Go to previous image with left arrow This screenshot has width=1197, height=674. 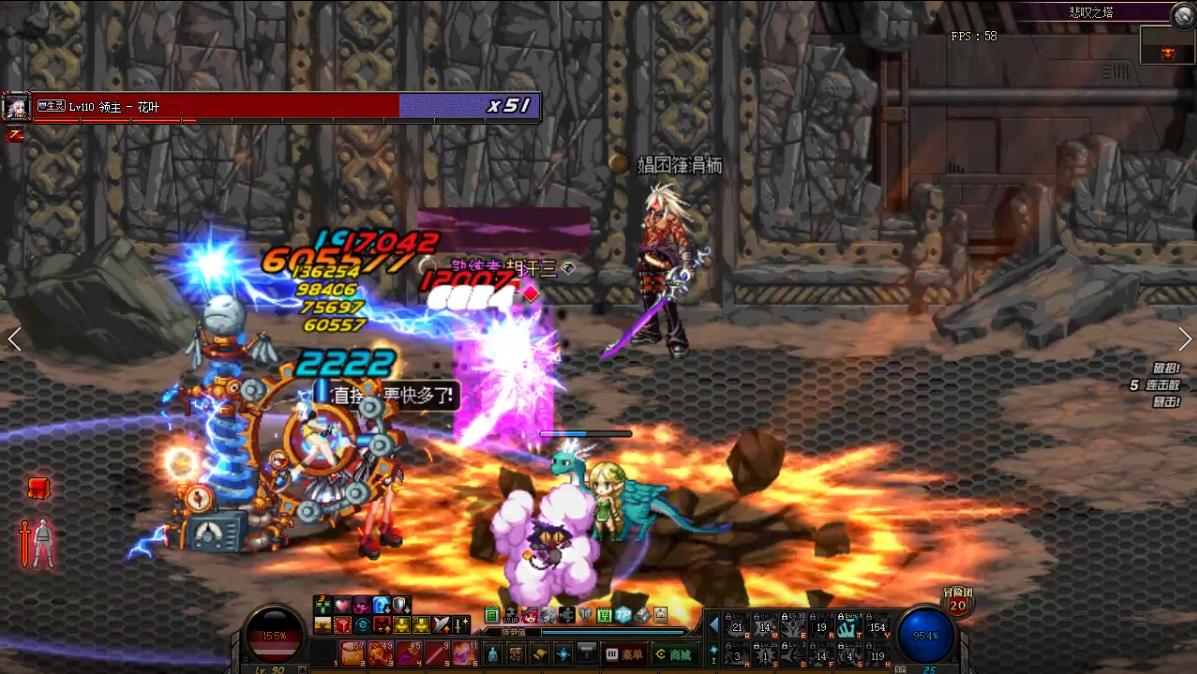[14, 339]
